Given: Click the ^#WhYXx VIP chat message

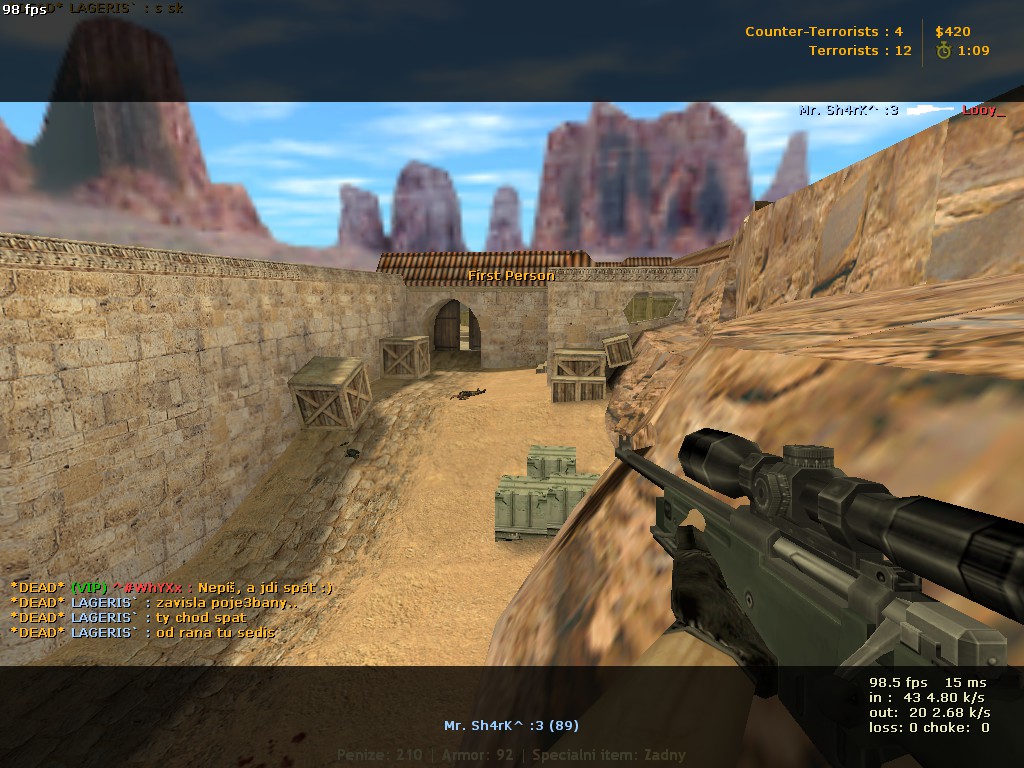Looking at the screenshot, I should pos(171,588).
